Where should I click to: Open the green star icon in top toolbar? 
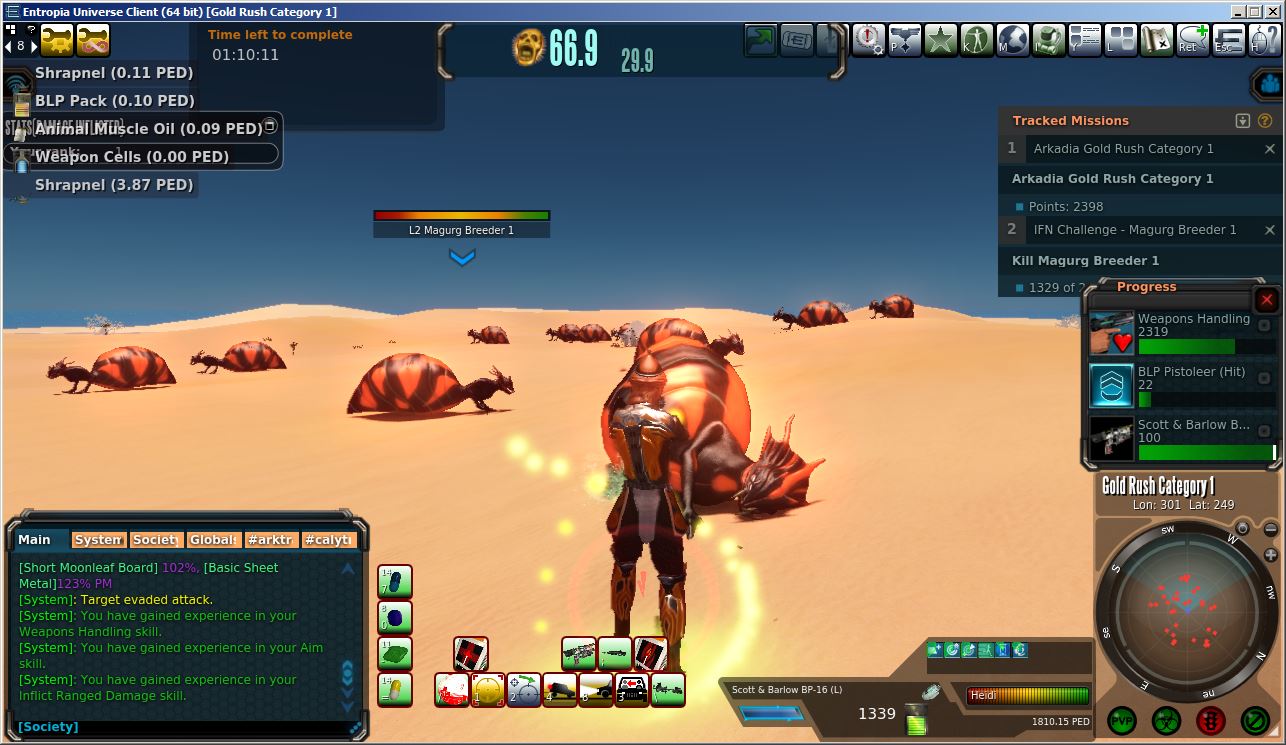pos(941,41)
